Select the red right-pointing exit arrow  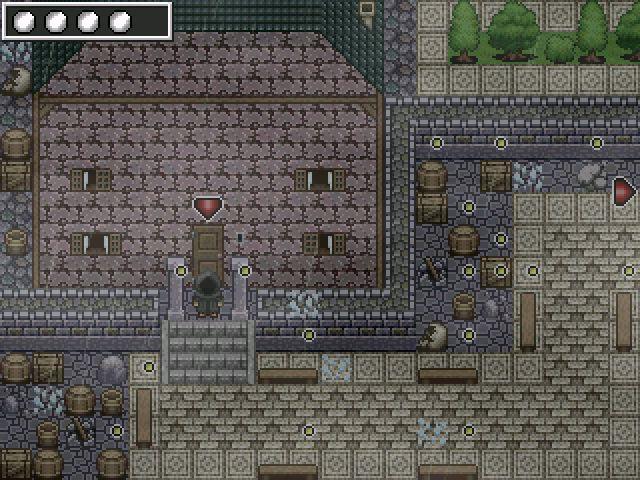[625, 190]
